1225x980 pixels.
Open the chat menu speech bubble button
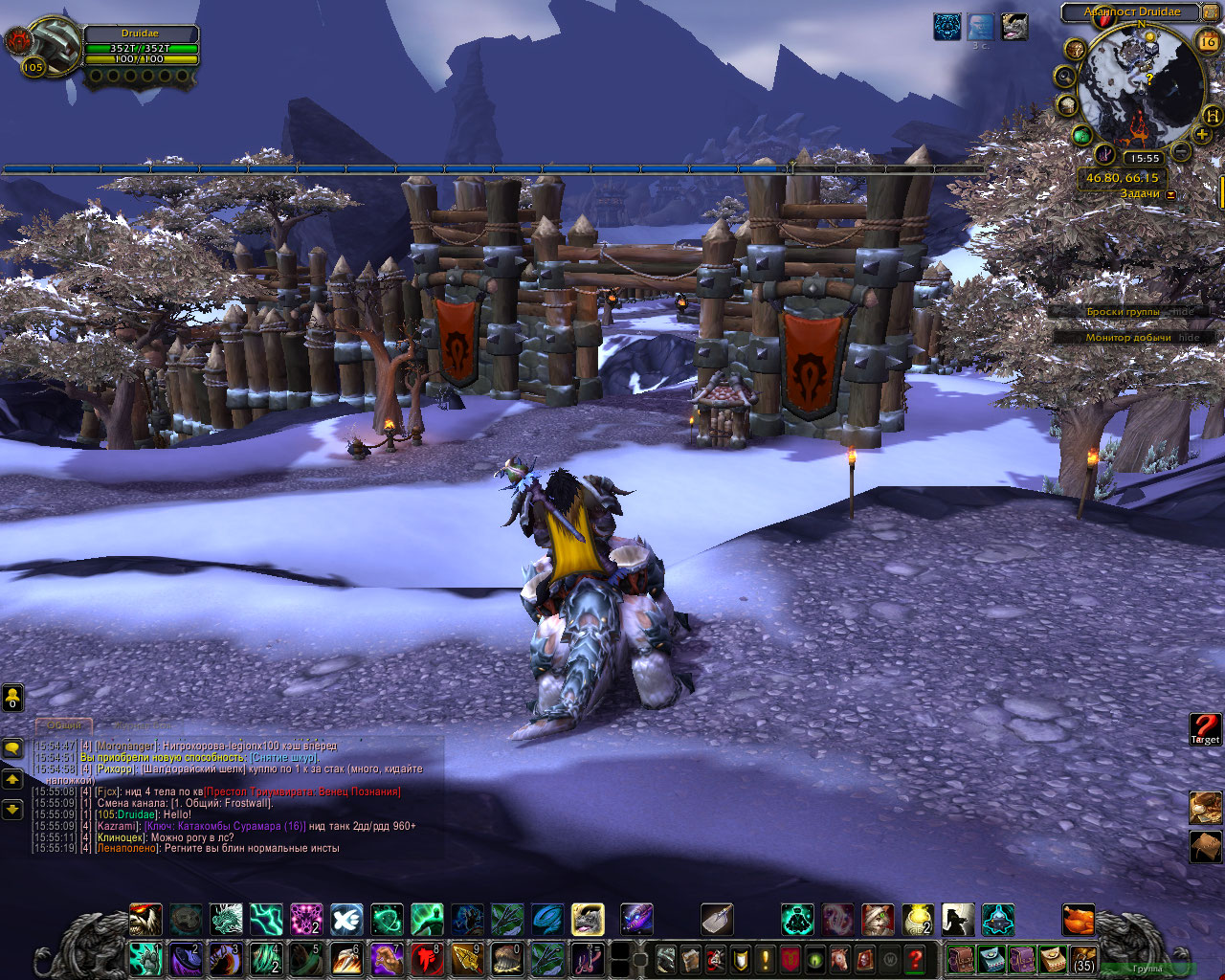tap(12, 747)
